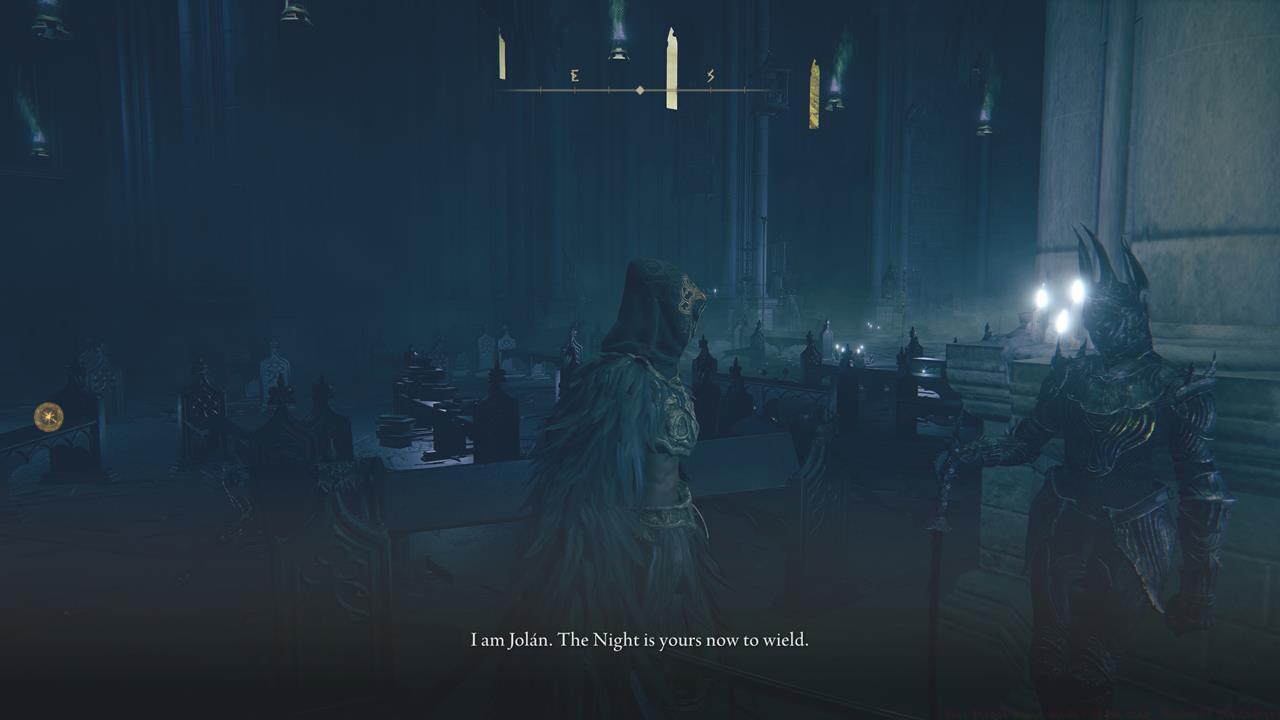1280x720 pixels.
Task: Click the left gold marker on the compass bar
Action: click(501, 55)
